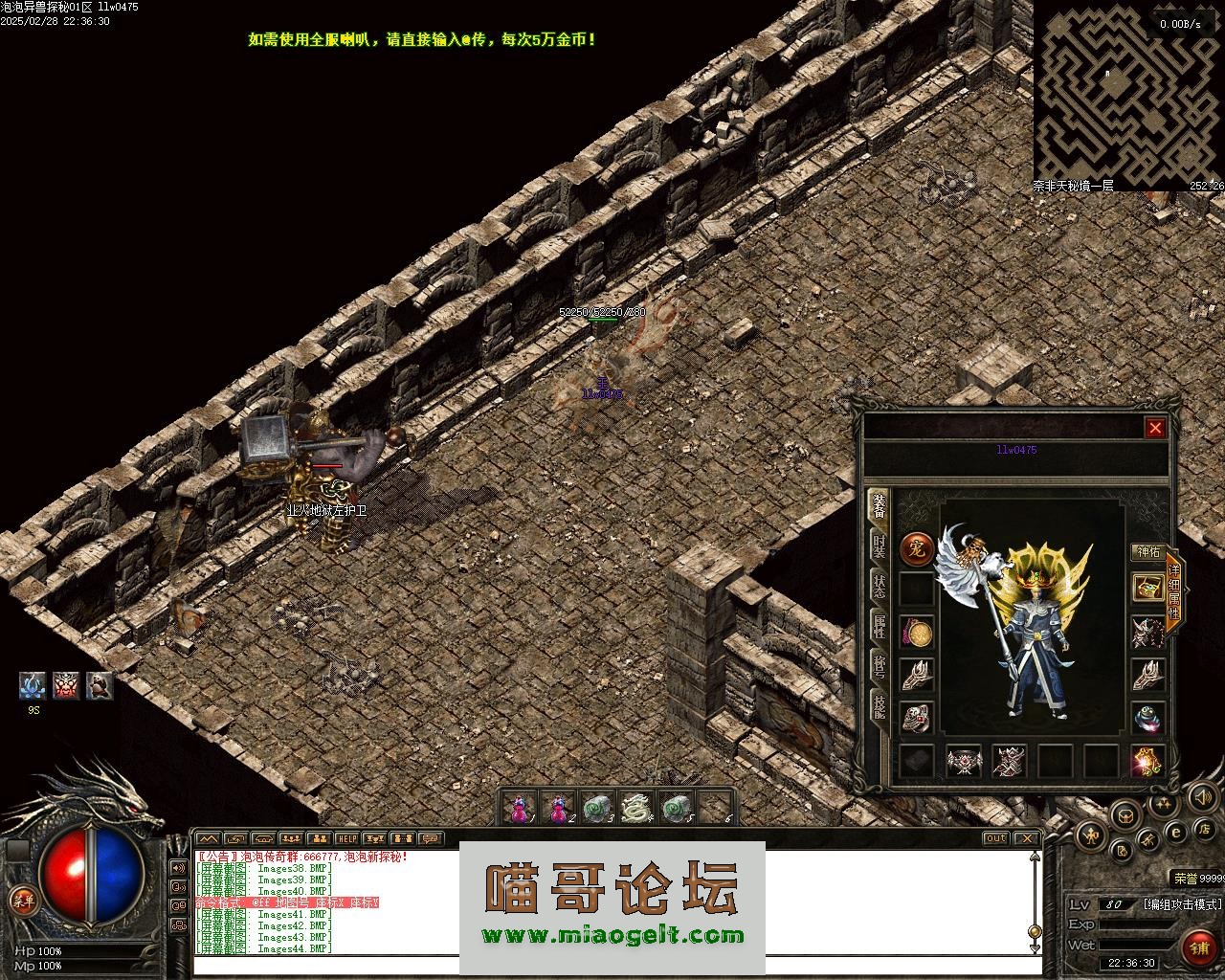Use the first red potion hotbar slot

tap(520, 810)
